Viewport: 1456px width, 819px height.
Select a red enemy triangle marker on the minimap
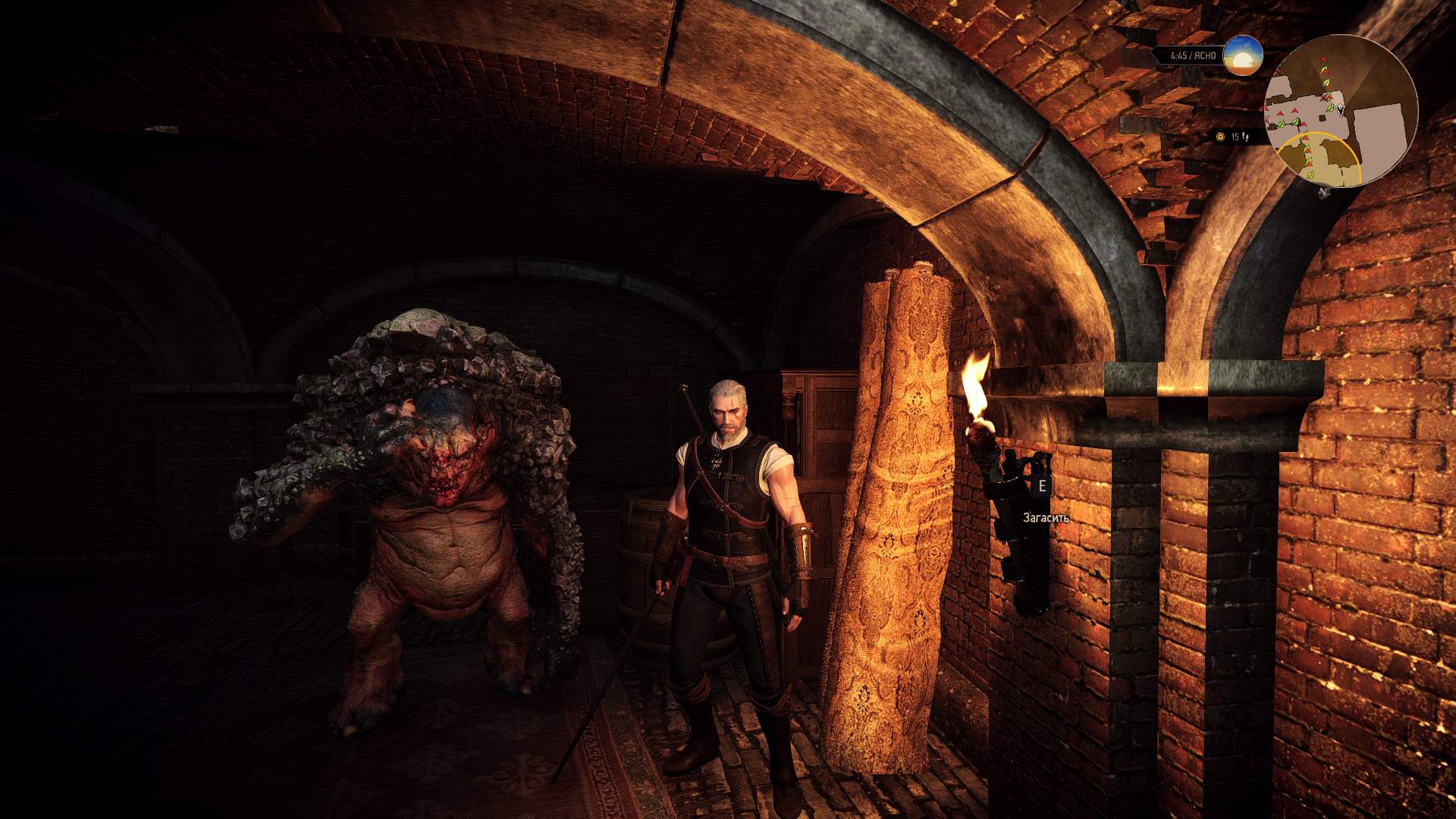tap(1295, 111)
